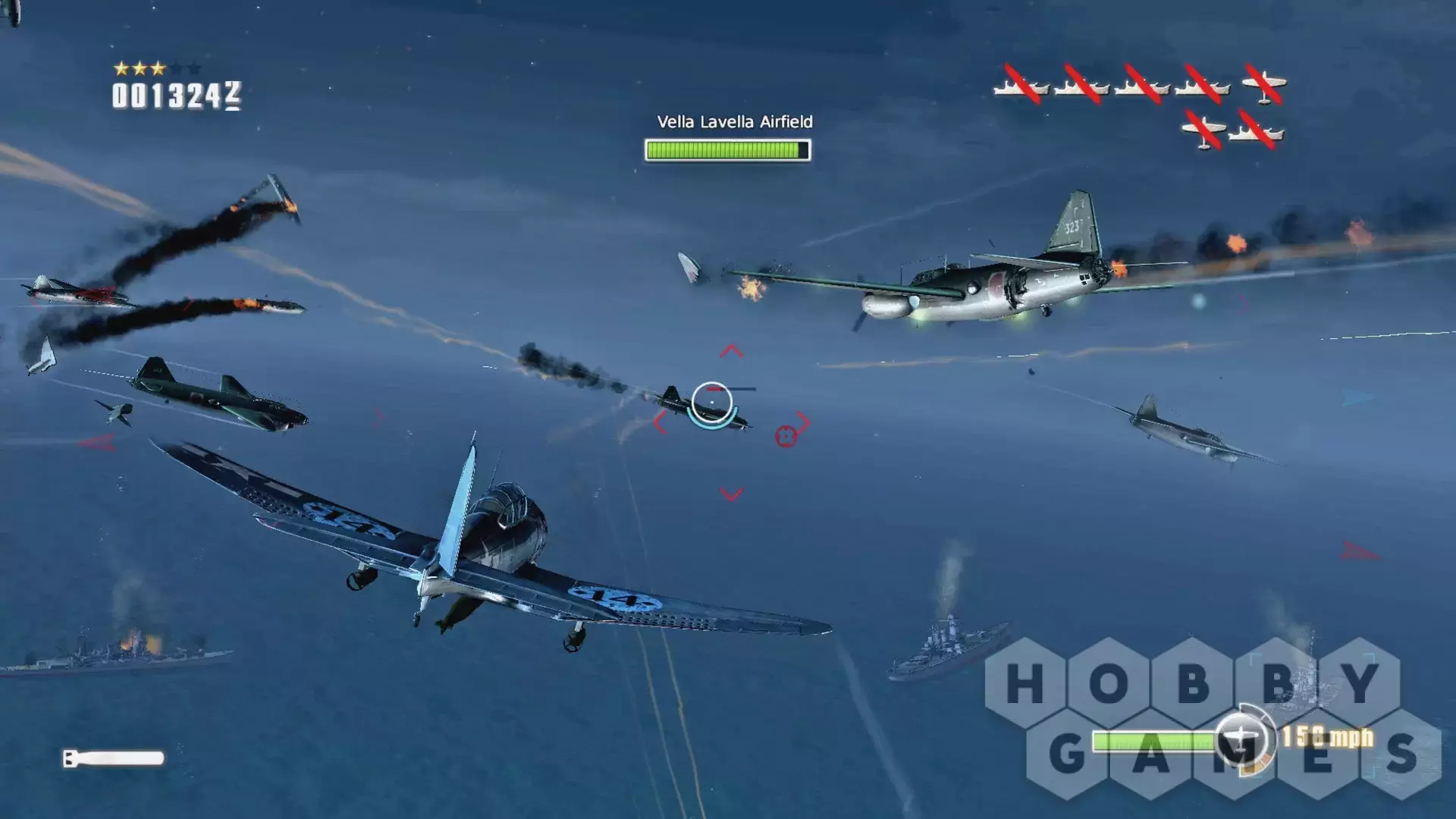Select the torpedo weapon icon
Image resolution: width=1456 pixels, height=819 pixels.
114,758
